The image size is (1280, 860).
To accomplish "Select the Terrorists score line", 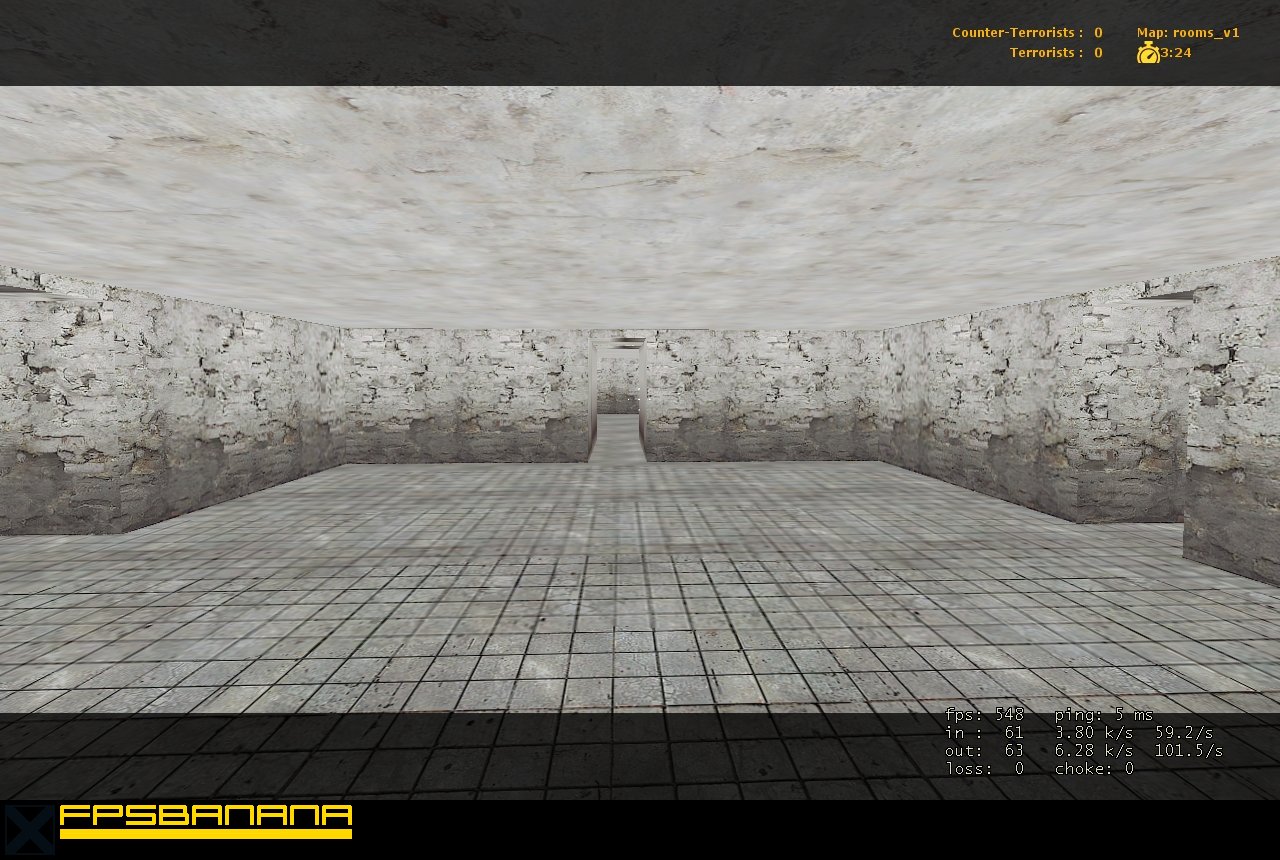I will (1053, 52).
